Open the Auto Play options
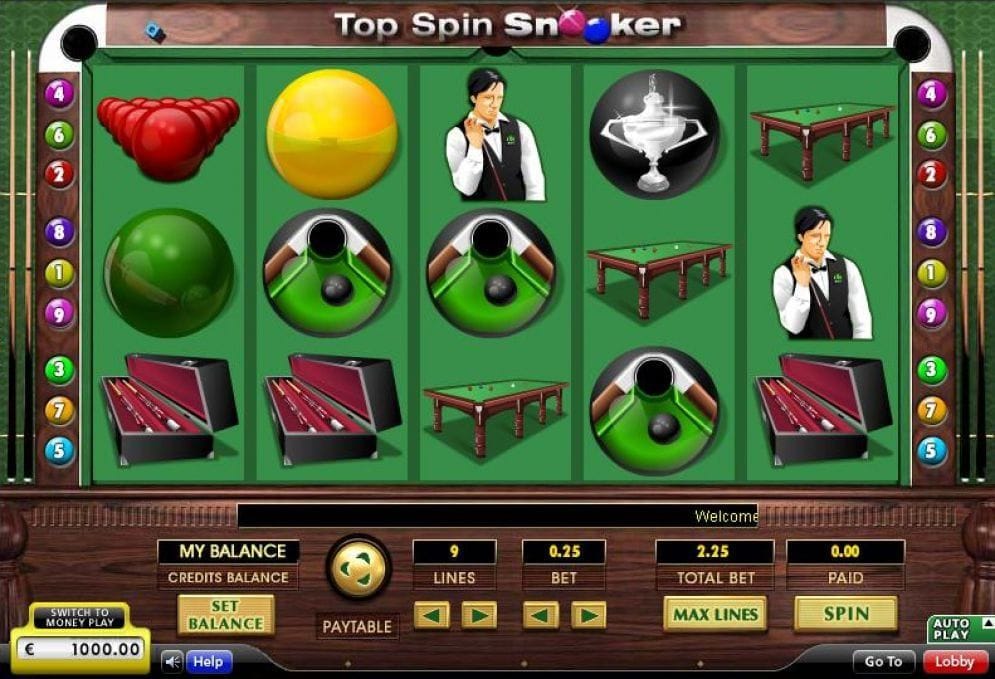 click(960, 628)
